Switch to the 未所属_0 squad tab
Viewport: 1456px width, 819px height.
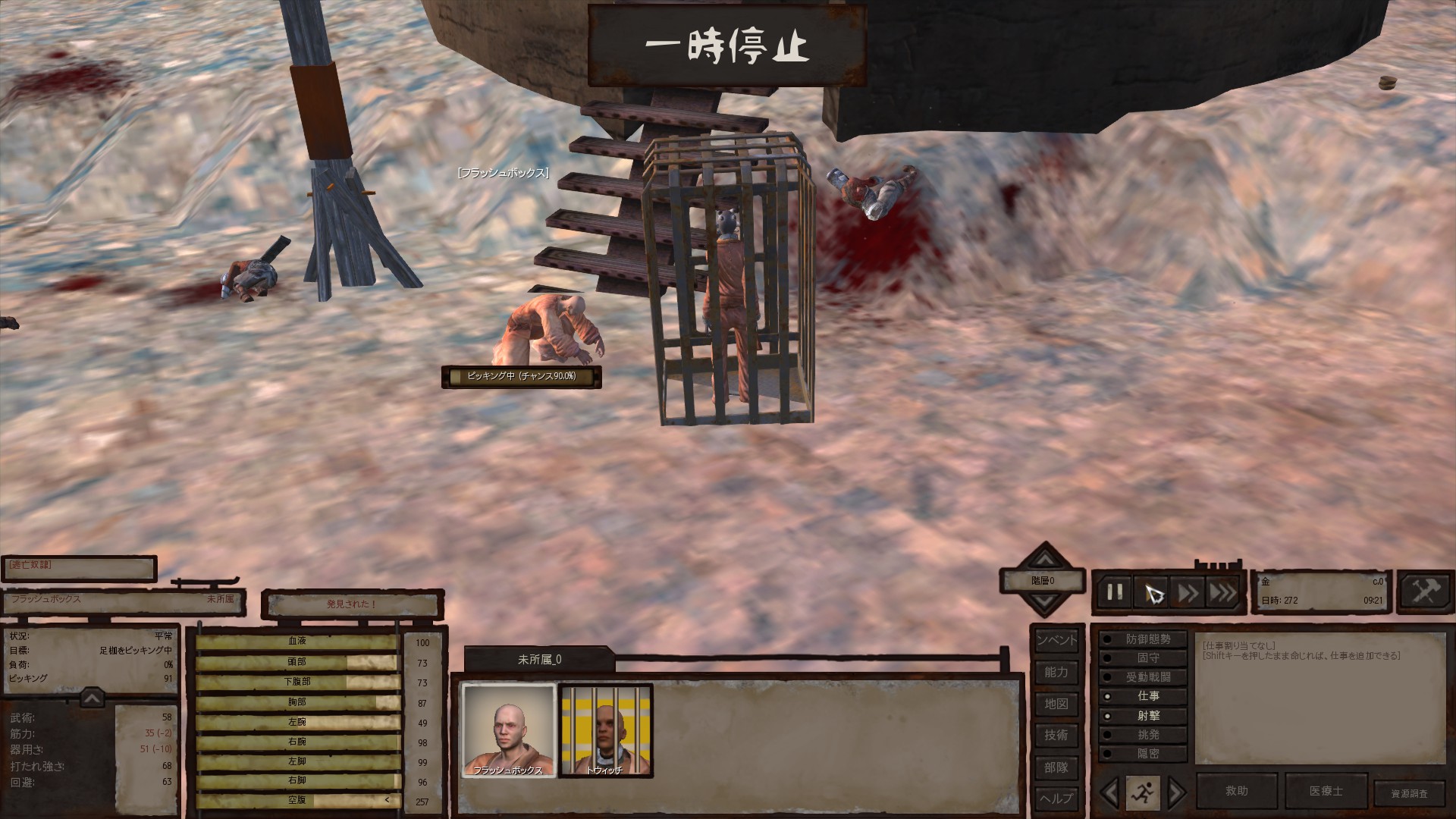pos(539,660)
